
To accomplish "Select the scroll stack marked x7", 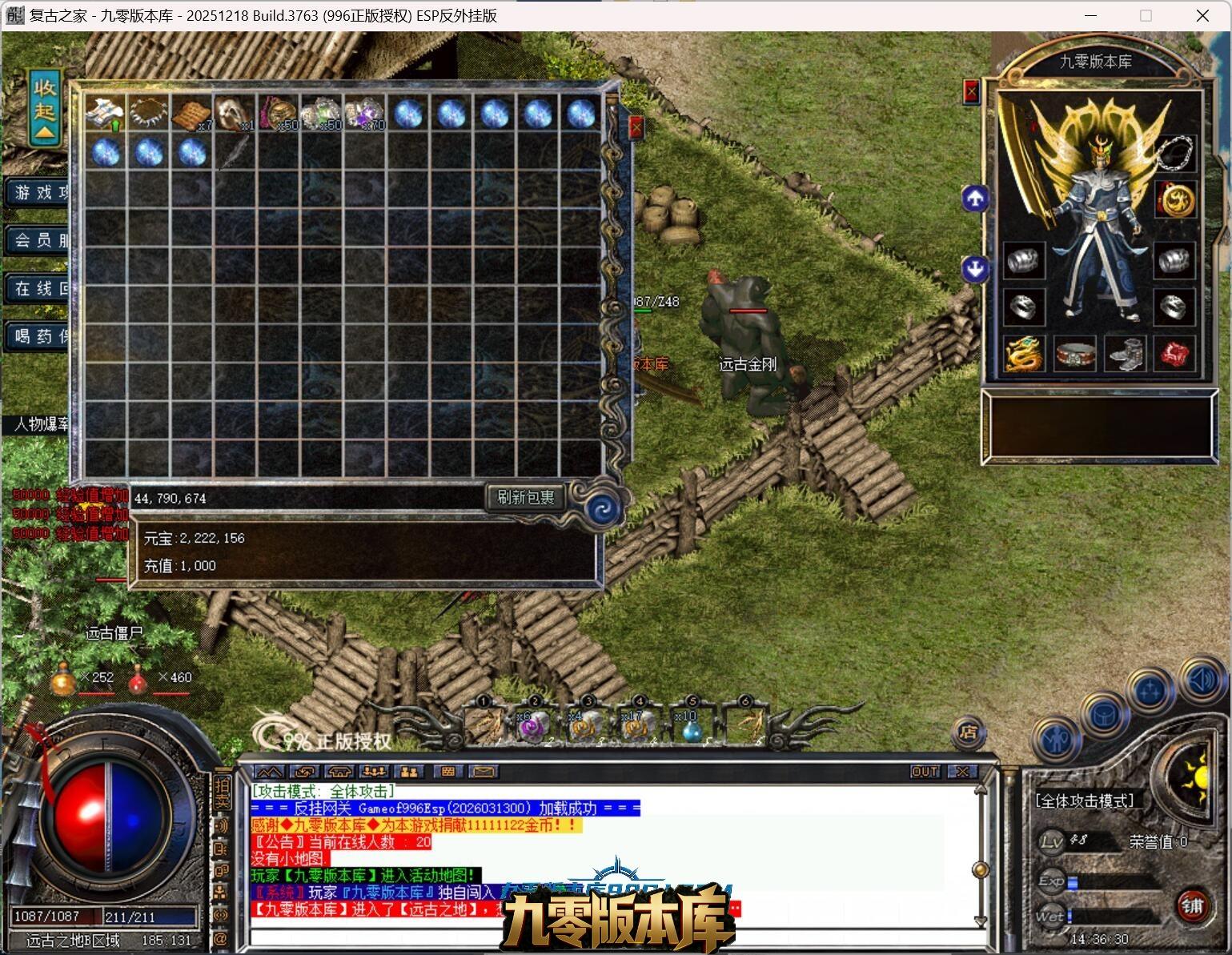I will point(192,114).
